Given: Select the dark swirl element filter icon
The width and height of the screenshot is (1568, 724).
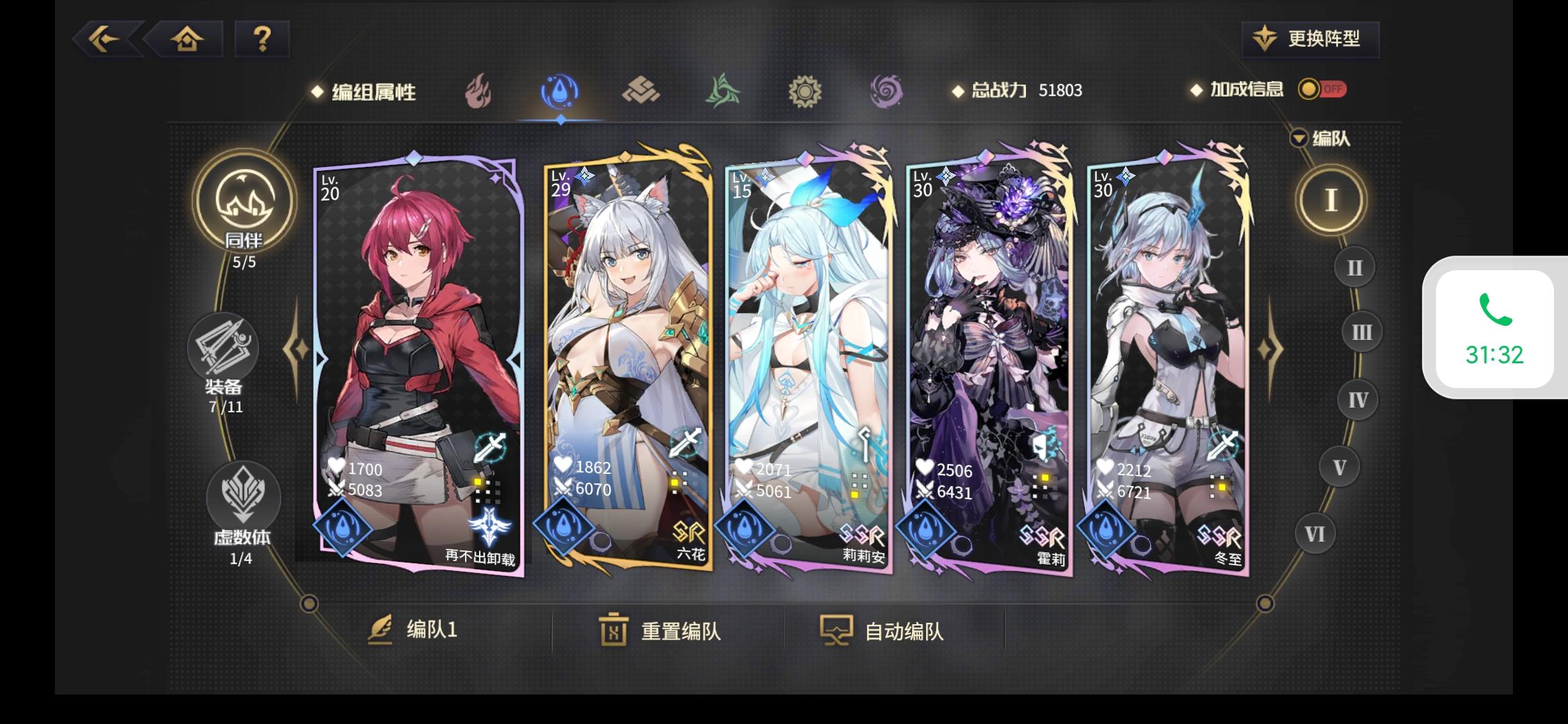Looking at the screenshot, I should point(885,92).
